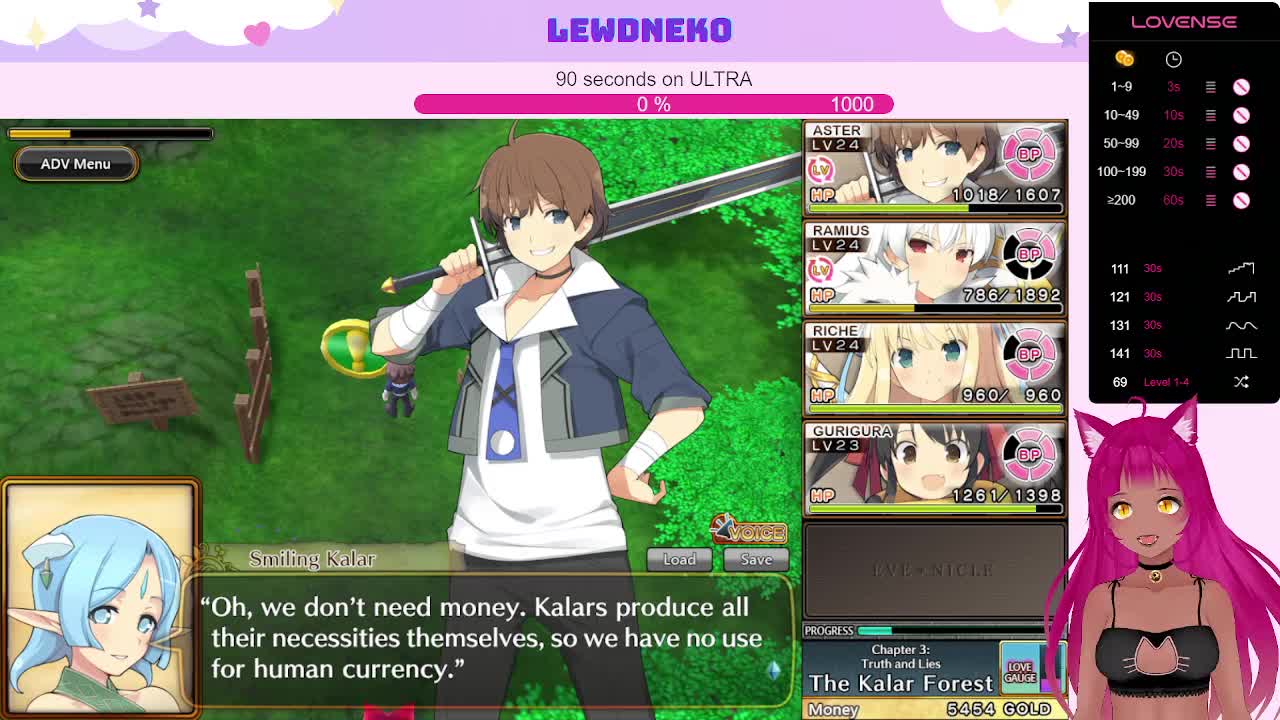1280x720 pixels.
Task: Select Ramius's party panel
Action: 934,267
